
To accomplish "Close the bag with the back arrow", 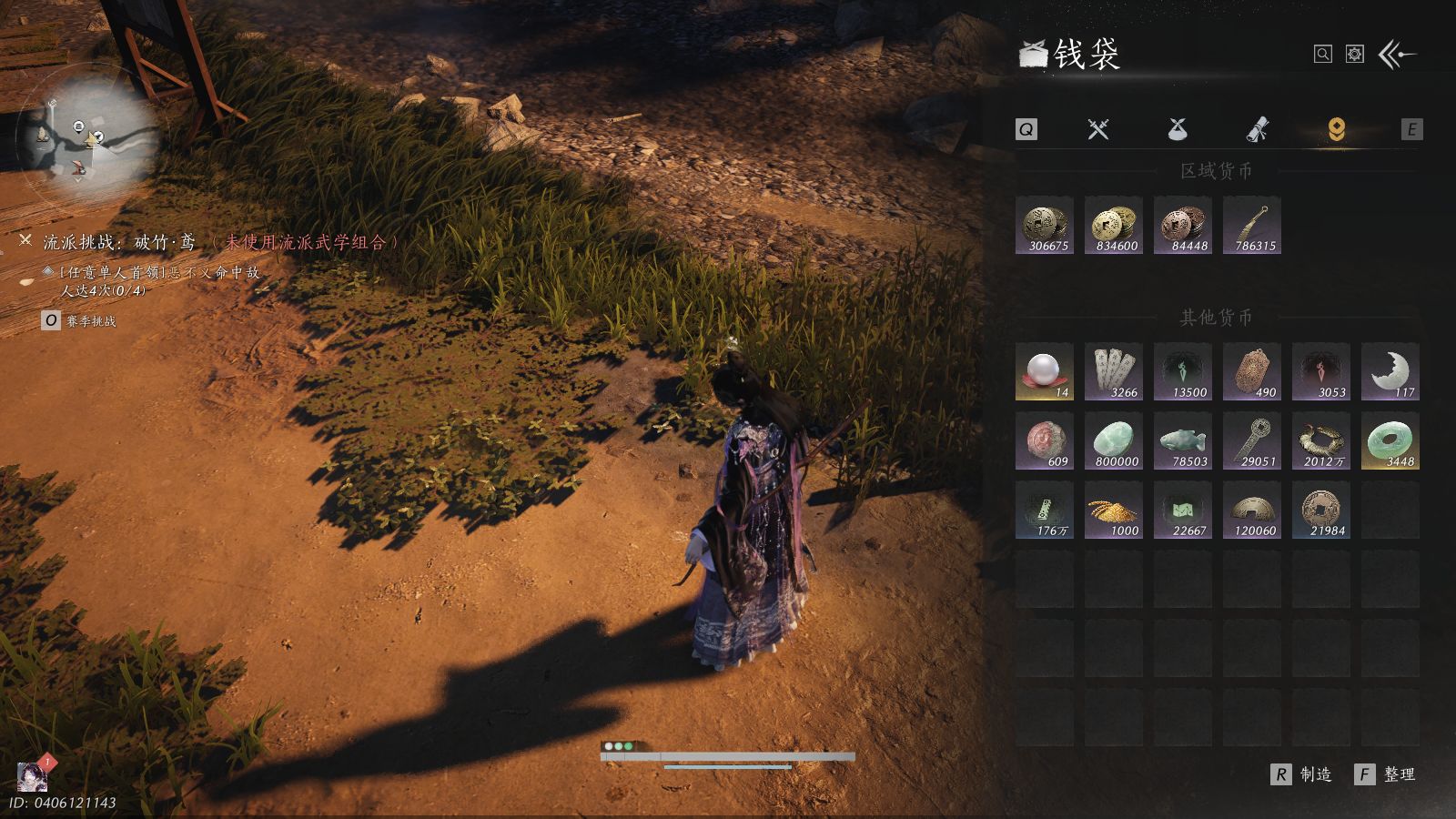I will coord(1398,55).
